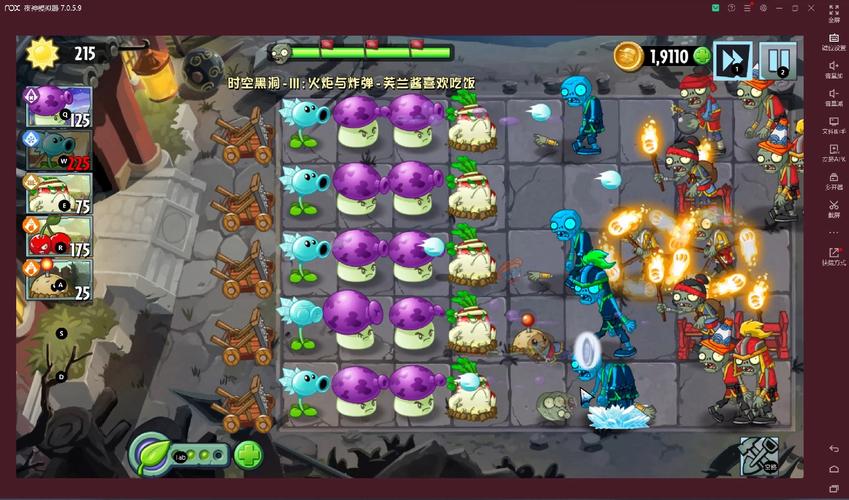The height and width of the screenshot is (500, 849).
Task: Select the Cherry Bomb seed packet
Action: pos(57,236)
